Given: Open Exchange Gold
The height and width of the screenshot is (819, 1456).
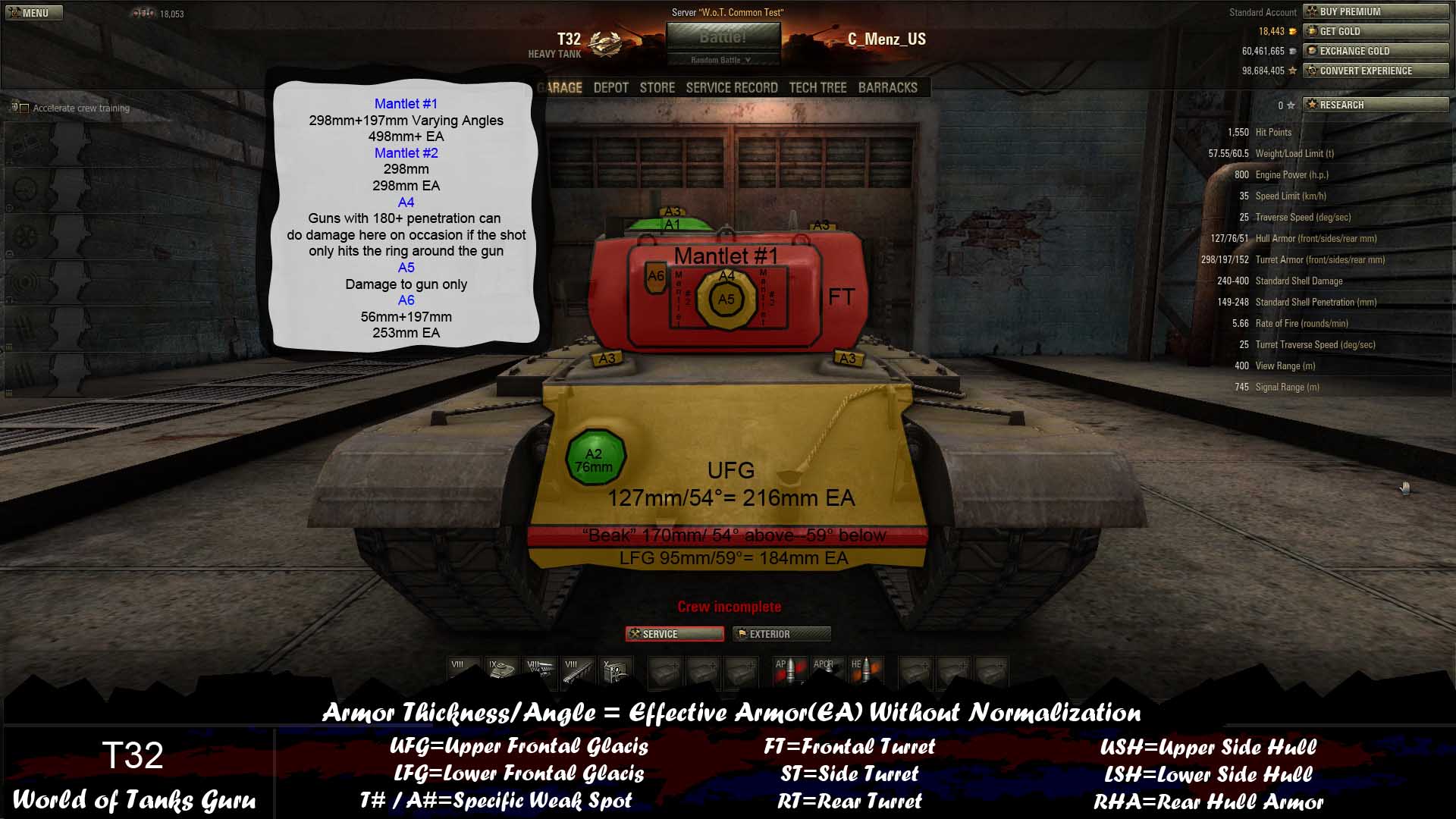Looking at the screenshot, I should coord(1375,51).
